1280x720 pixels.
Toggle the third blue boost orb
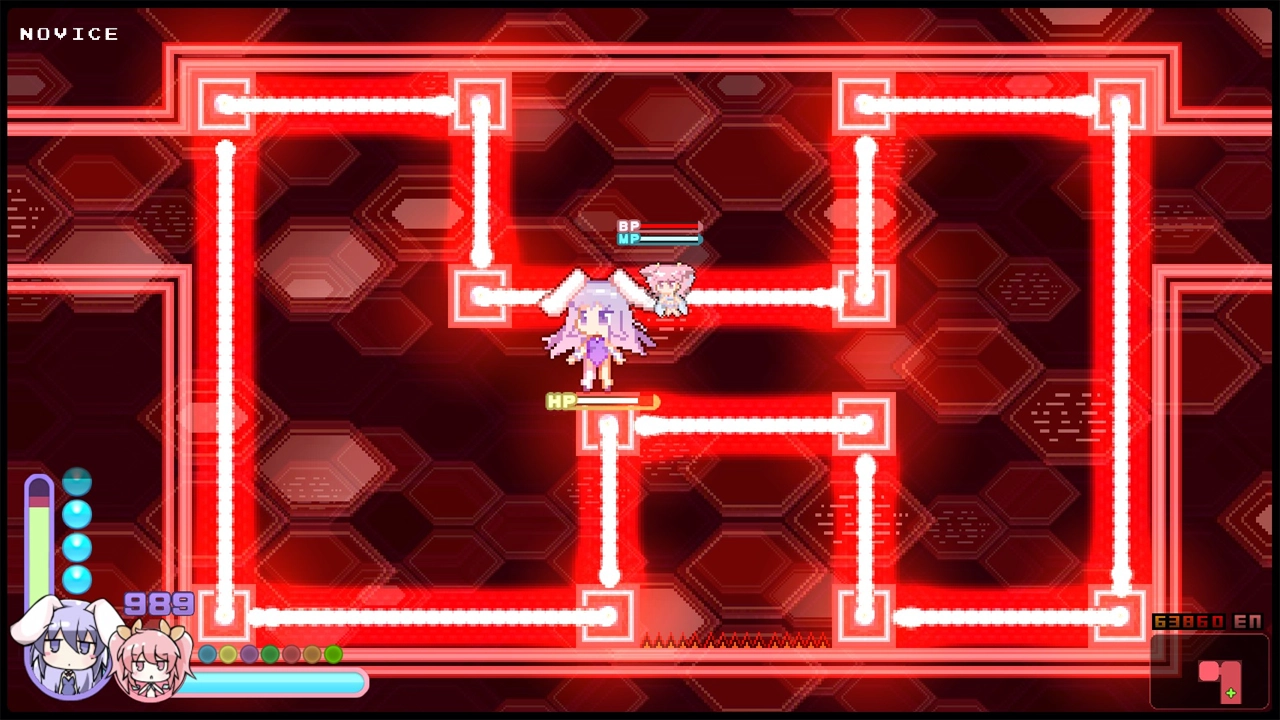pos(77,546)
